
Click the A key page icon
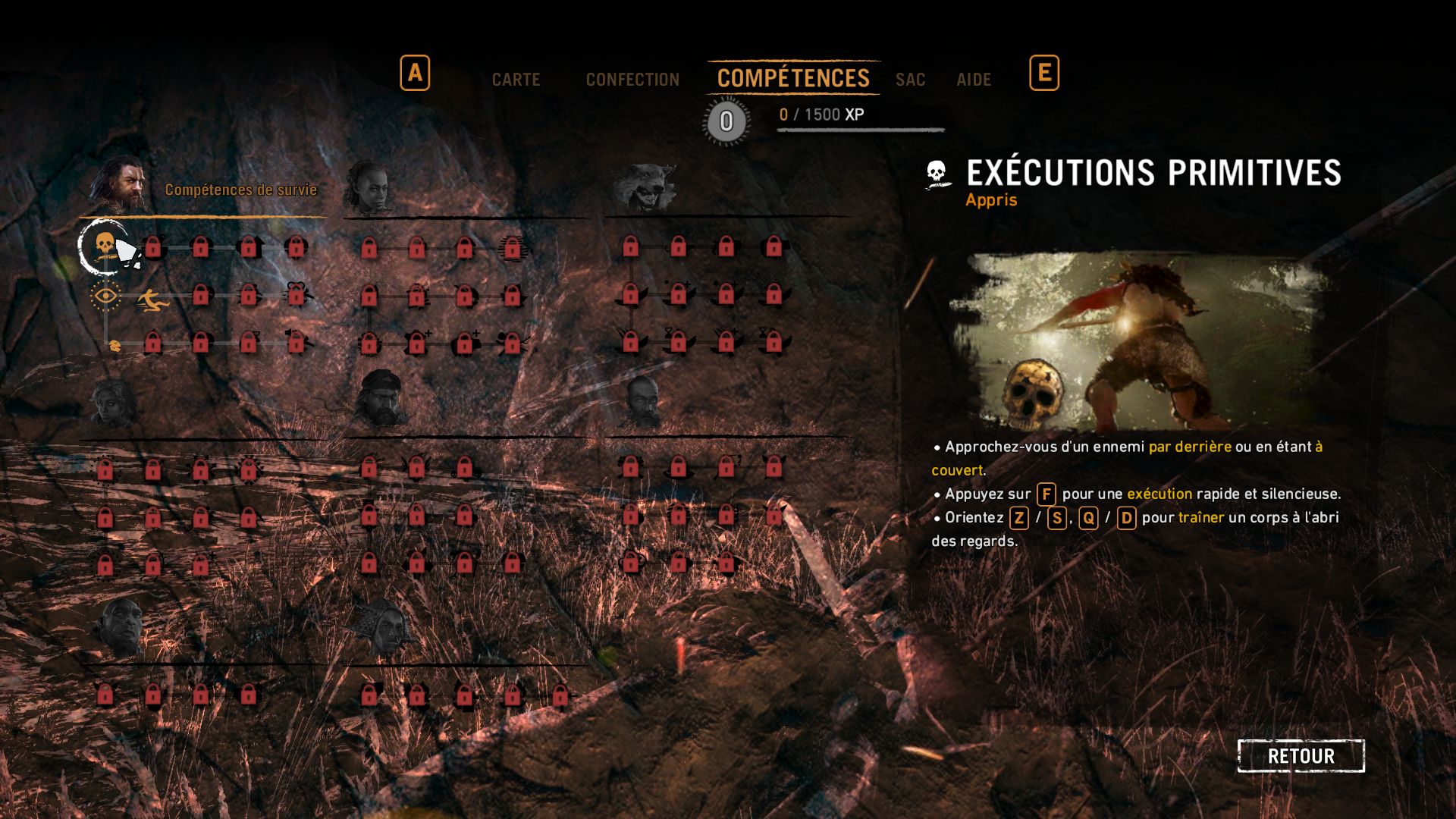pyautogui.click(x=414, y=73)
